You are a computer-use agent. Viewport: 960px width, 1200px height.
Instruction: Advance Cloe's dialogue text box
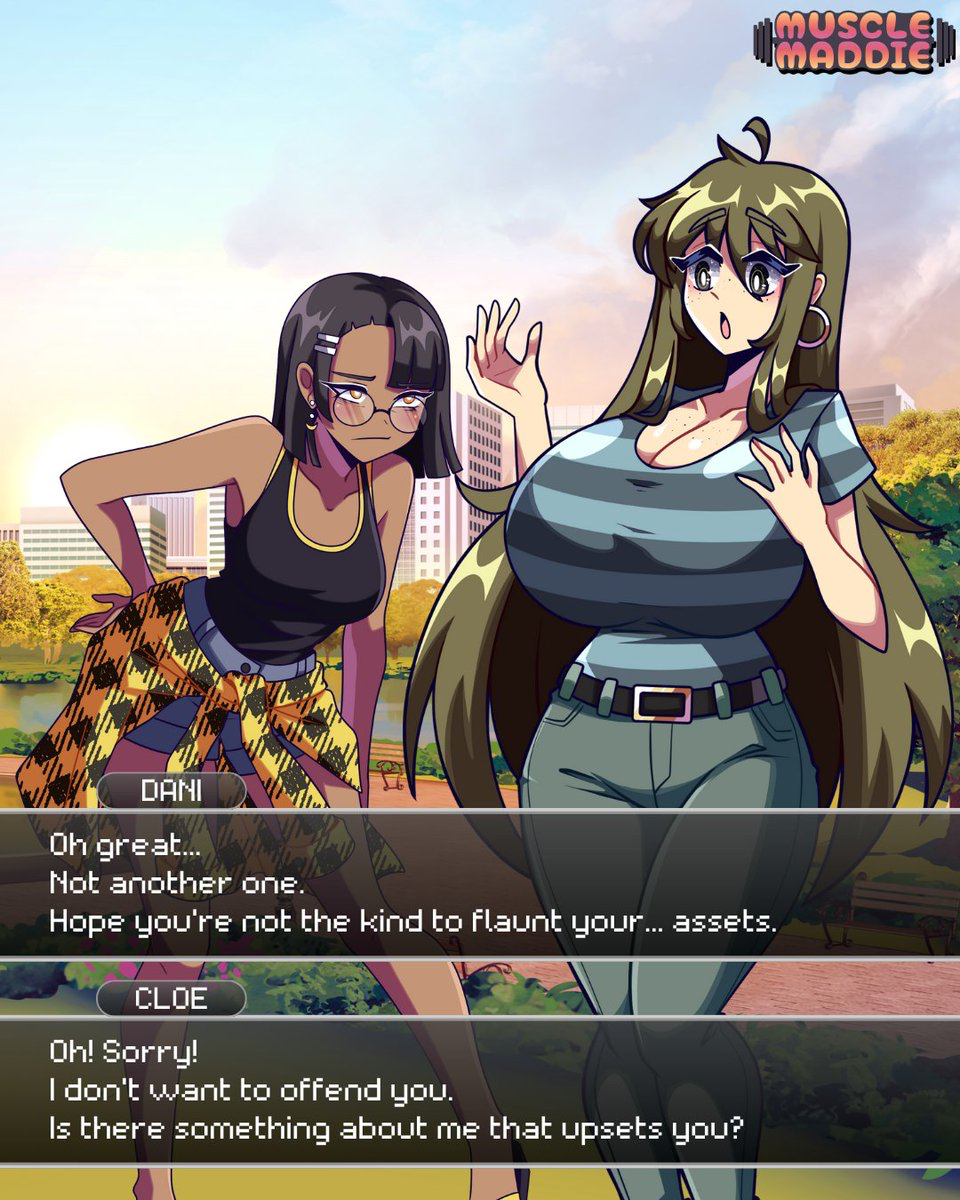click(x=480, y=1090)
